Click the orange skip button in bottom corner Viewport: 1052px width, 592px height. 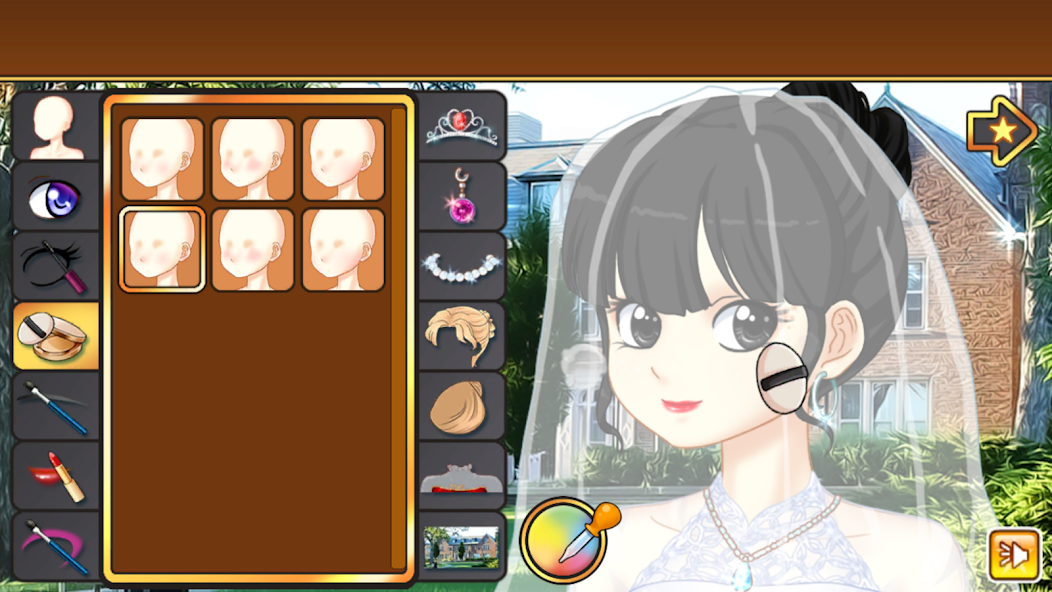[x=1013, y=556]
